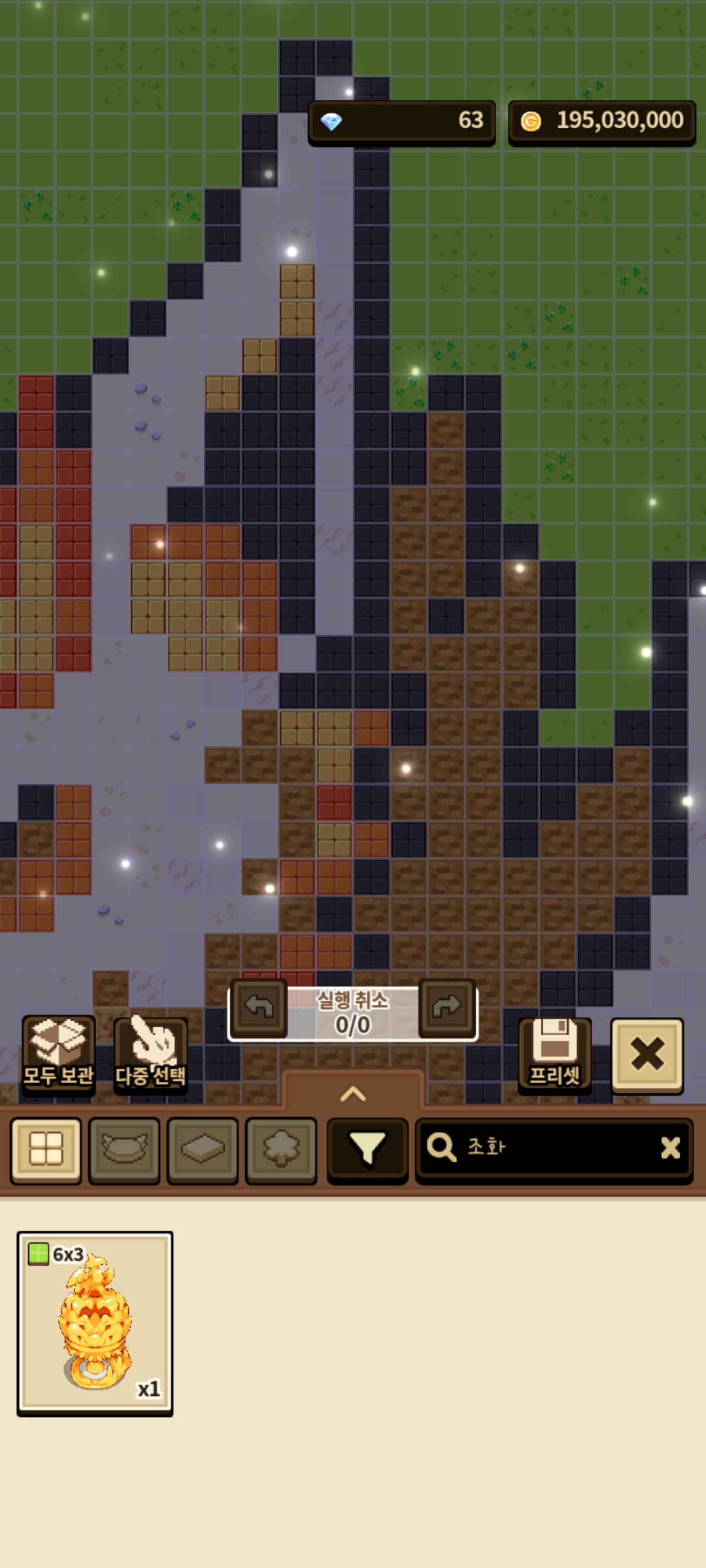706x1568 pixels.
Task: Activate 다중 선택 multi-select mode
Action: click(x=150, y=1054)
